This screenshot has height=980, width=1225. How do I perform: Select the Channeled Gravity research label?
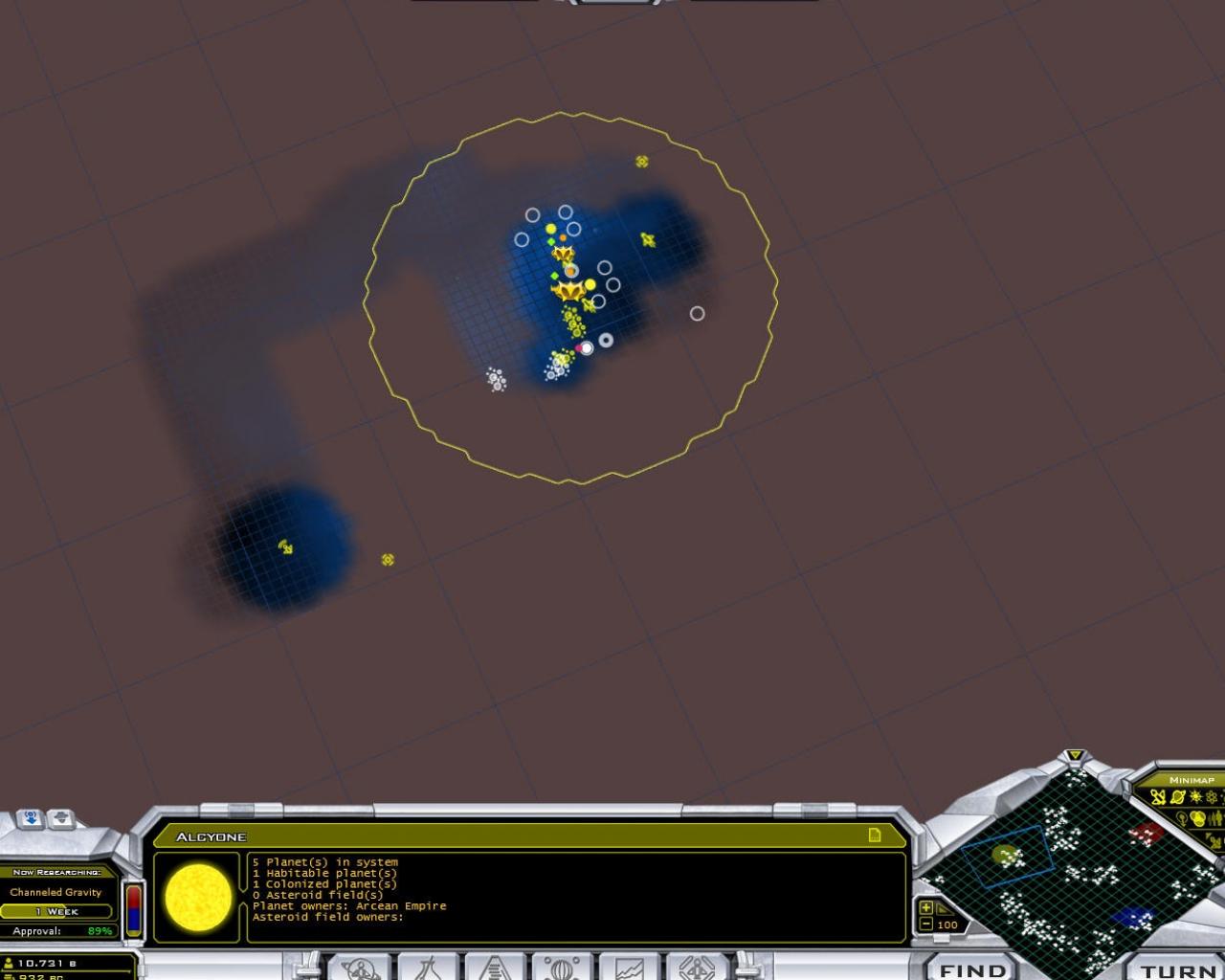point(55,892)
